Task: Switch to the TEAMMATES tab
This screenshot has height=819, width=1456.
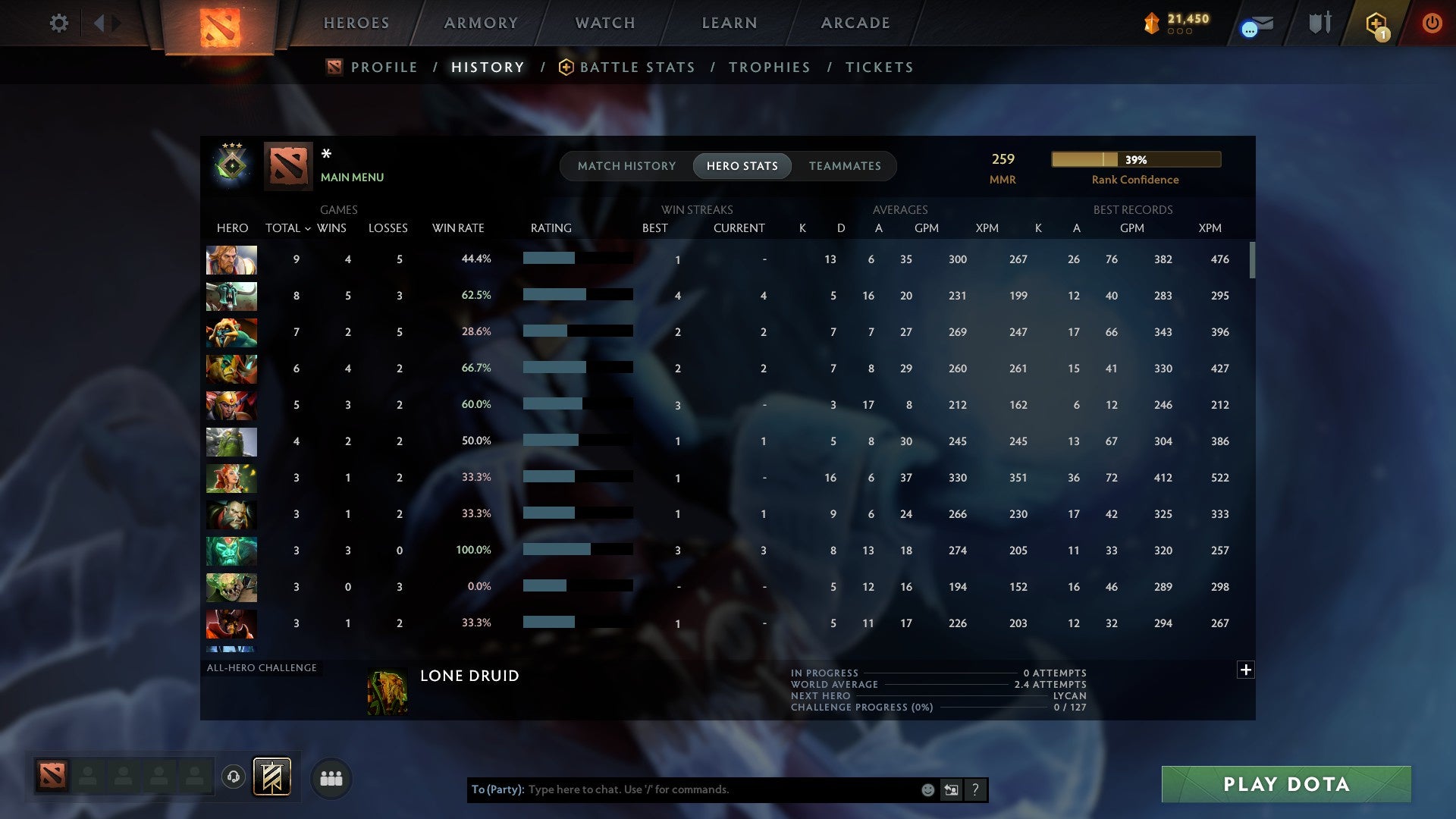Action: pyautogui.click(x=845, y=166)
